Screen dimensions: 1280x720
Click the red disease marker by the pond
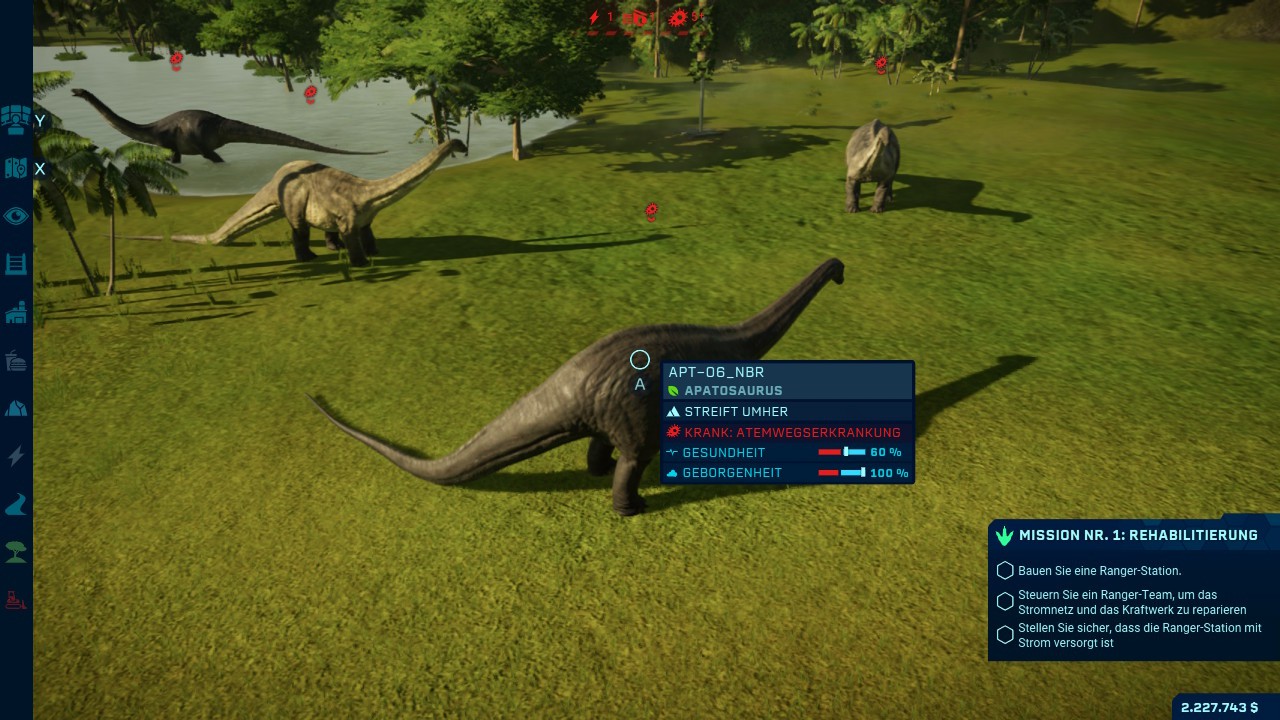[x=310, y=93]
